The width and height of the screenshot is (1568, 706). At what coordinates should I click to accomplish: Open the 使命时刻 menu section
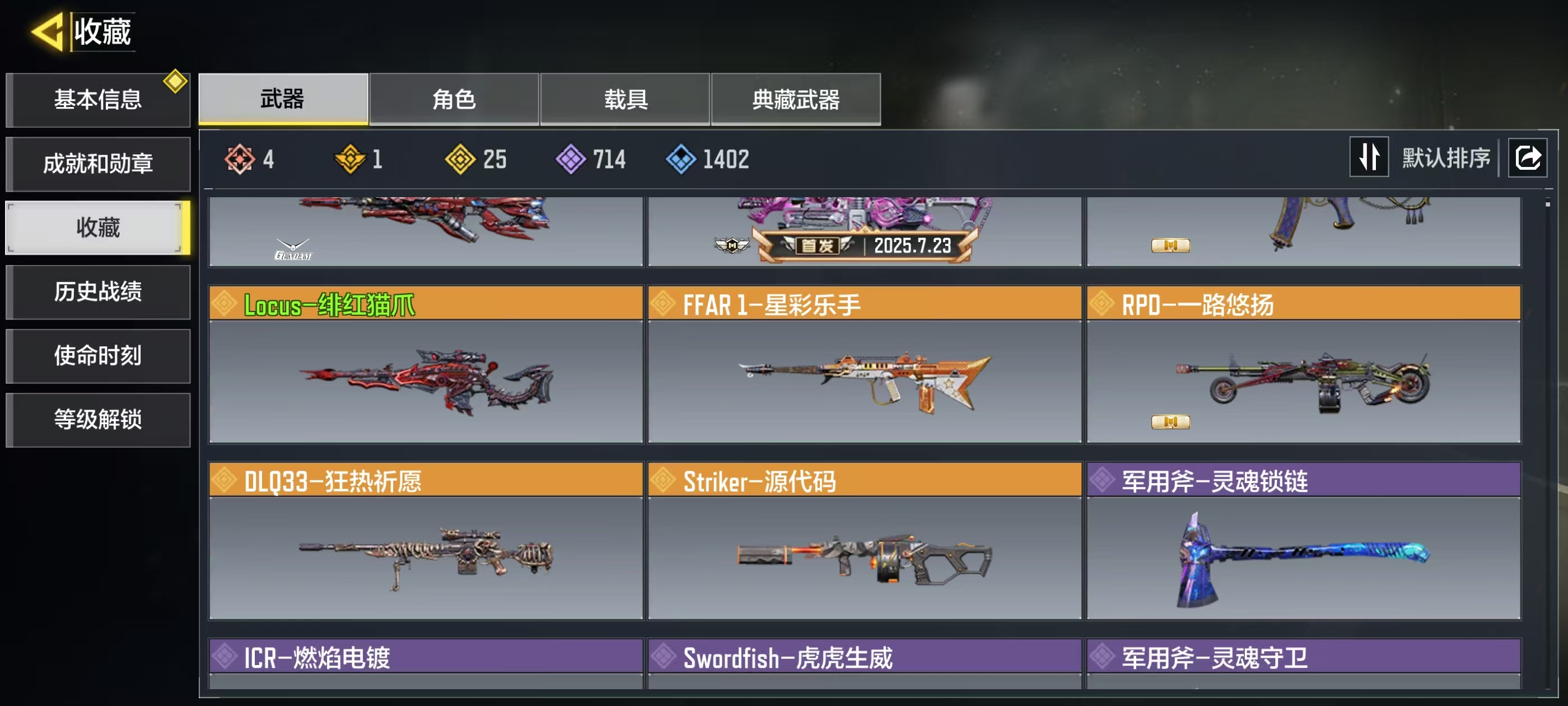coord(97,355)
